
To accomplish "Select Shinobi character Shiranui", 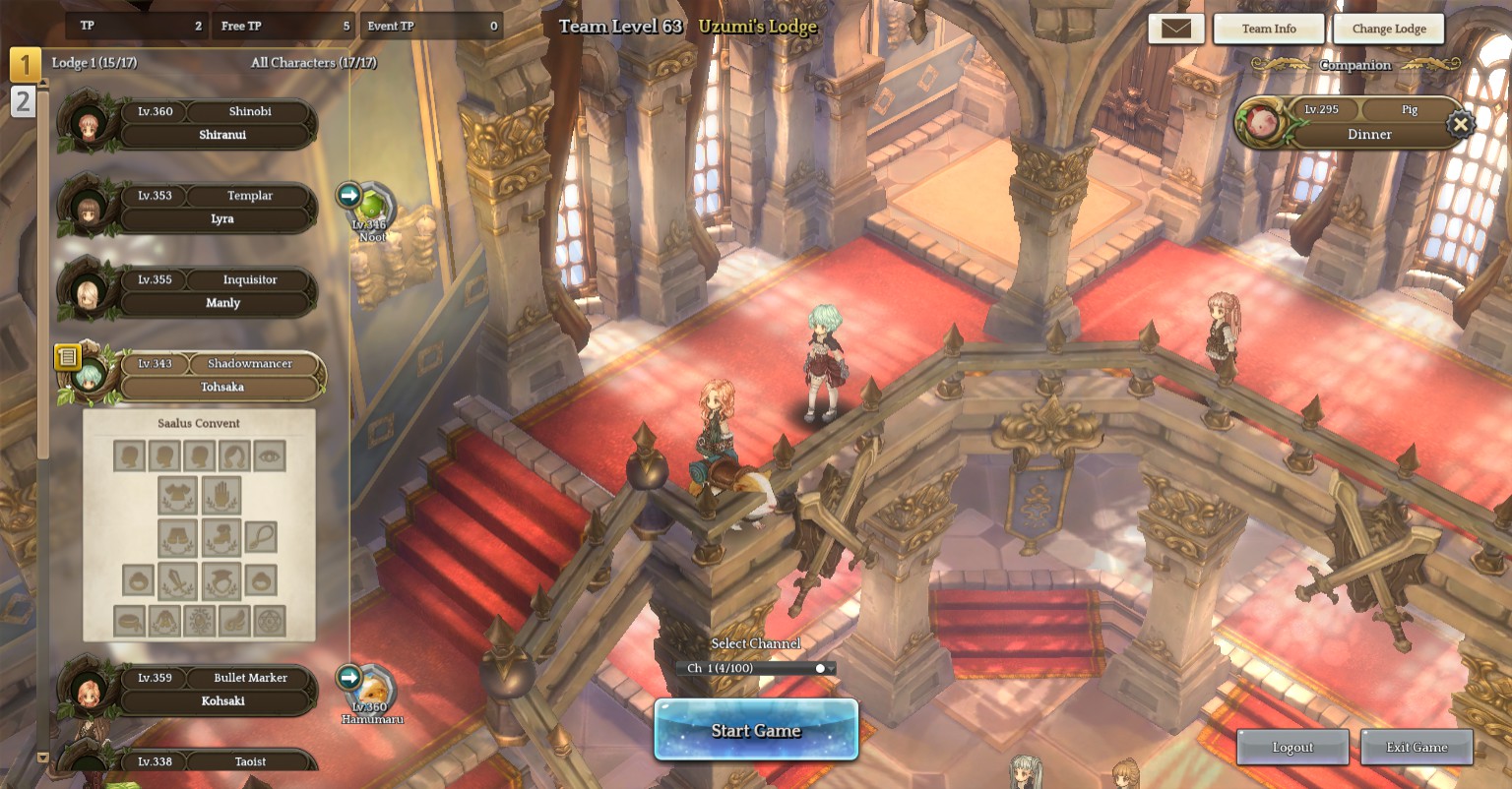I will (220, 124).
